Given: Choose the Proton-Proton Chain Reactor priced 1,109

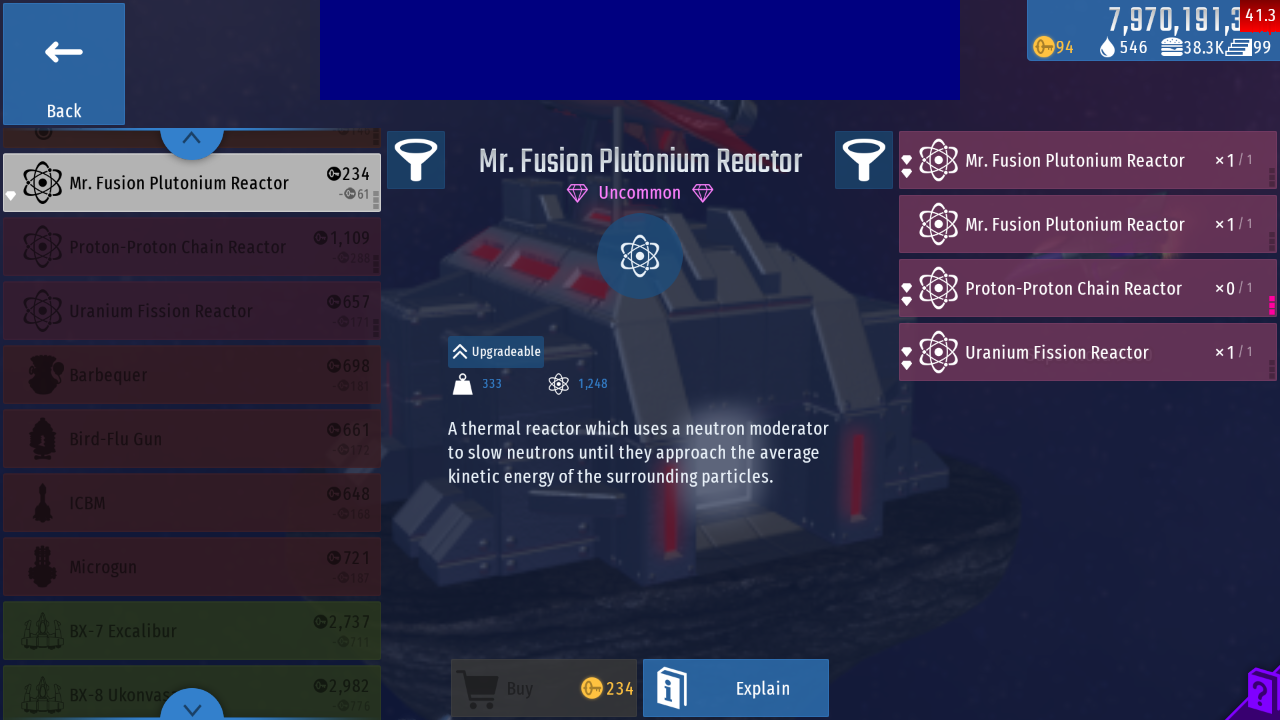Looking at the screenshot, I should tap(191, 247).
